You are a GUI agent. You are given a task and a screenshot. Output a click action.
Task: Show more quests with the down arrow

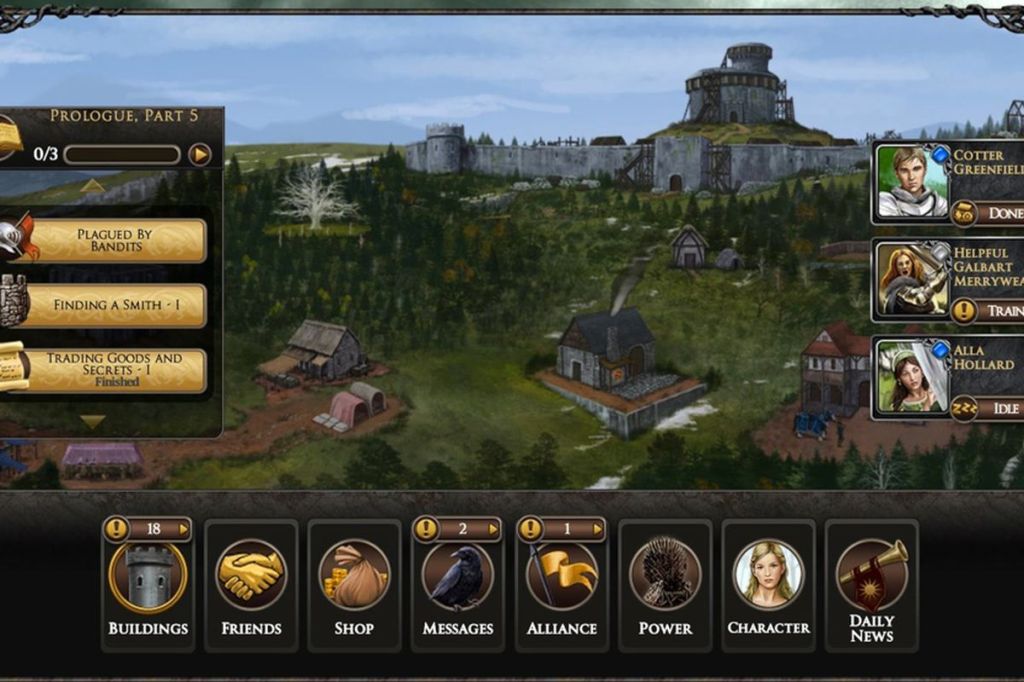(x=93, y=421)
